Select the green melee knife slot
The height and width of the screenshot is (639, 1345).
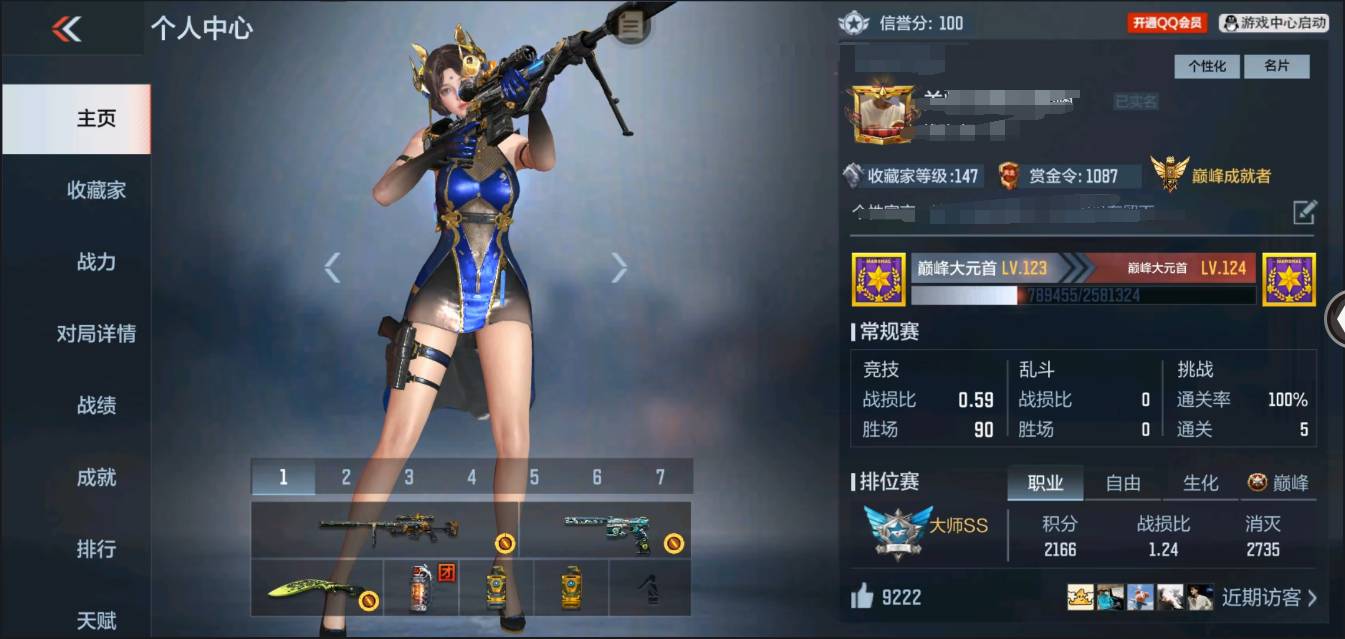point(316,588)
